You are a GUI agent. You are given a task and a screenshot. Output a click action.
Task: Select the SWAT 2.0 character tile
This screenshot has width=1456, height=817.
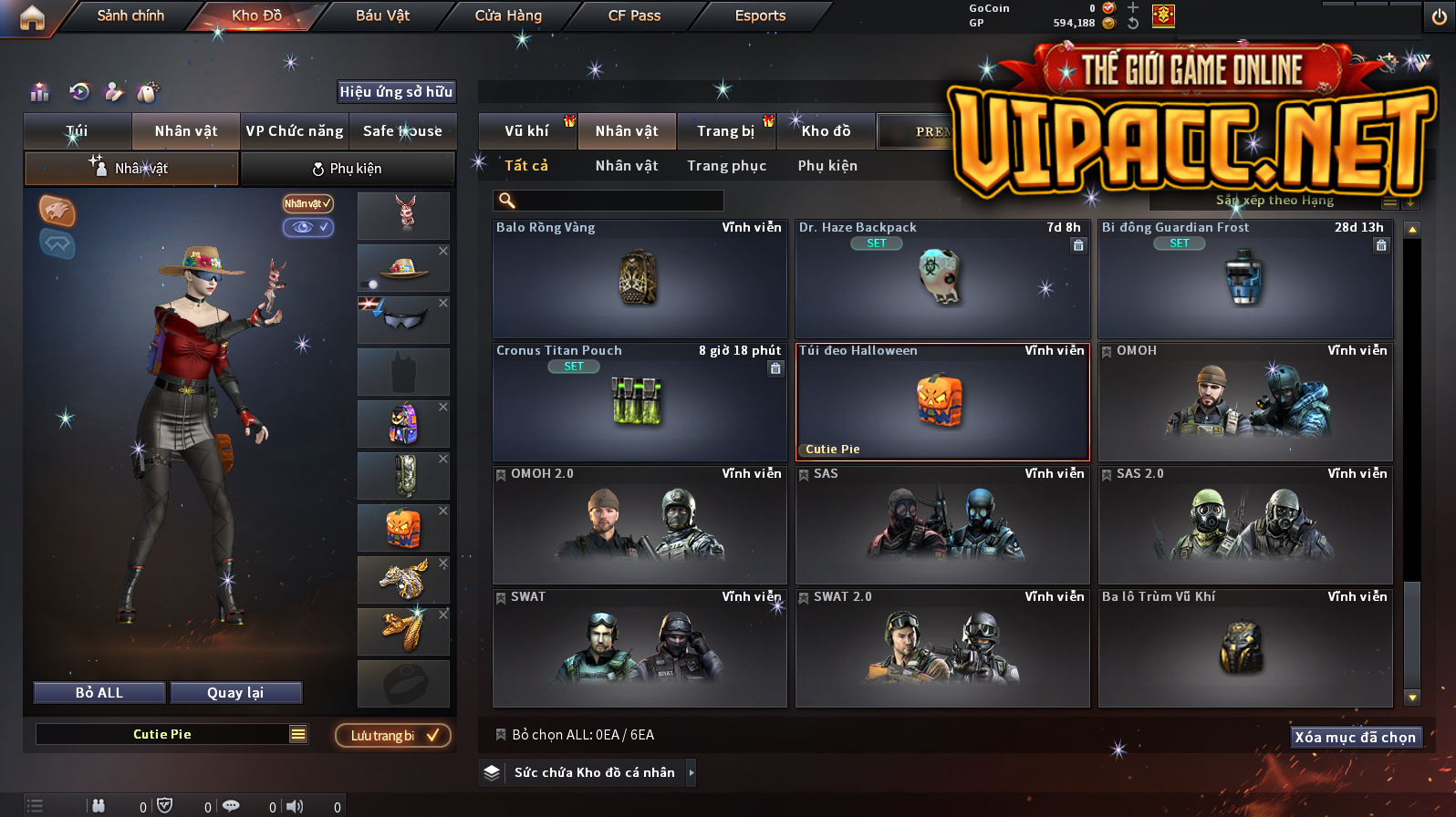point(942,648)
